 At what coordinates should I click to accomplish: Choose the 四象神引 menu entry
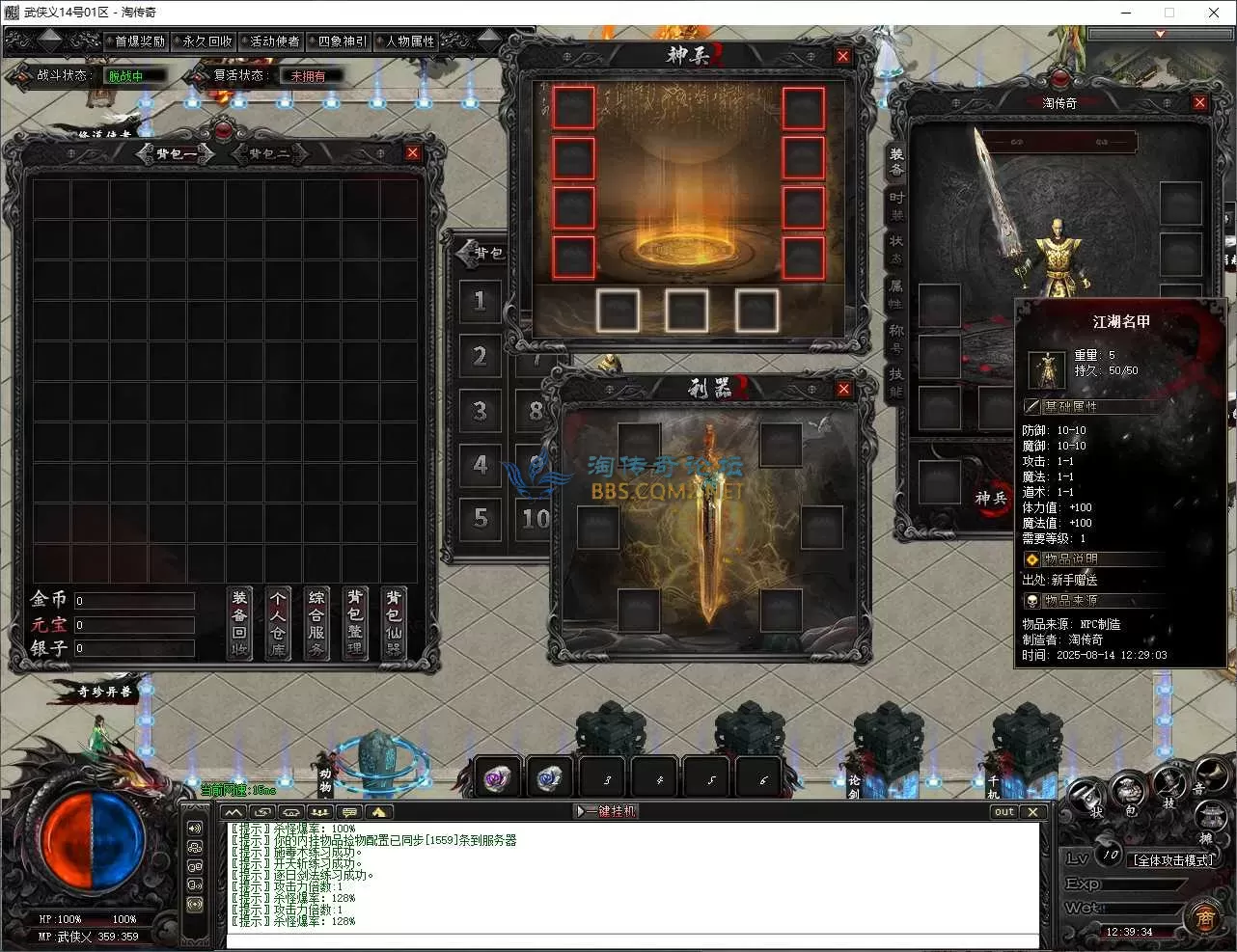pyautogui.click(x=343, y=41)
